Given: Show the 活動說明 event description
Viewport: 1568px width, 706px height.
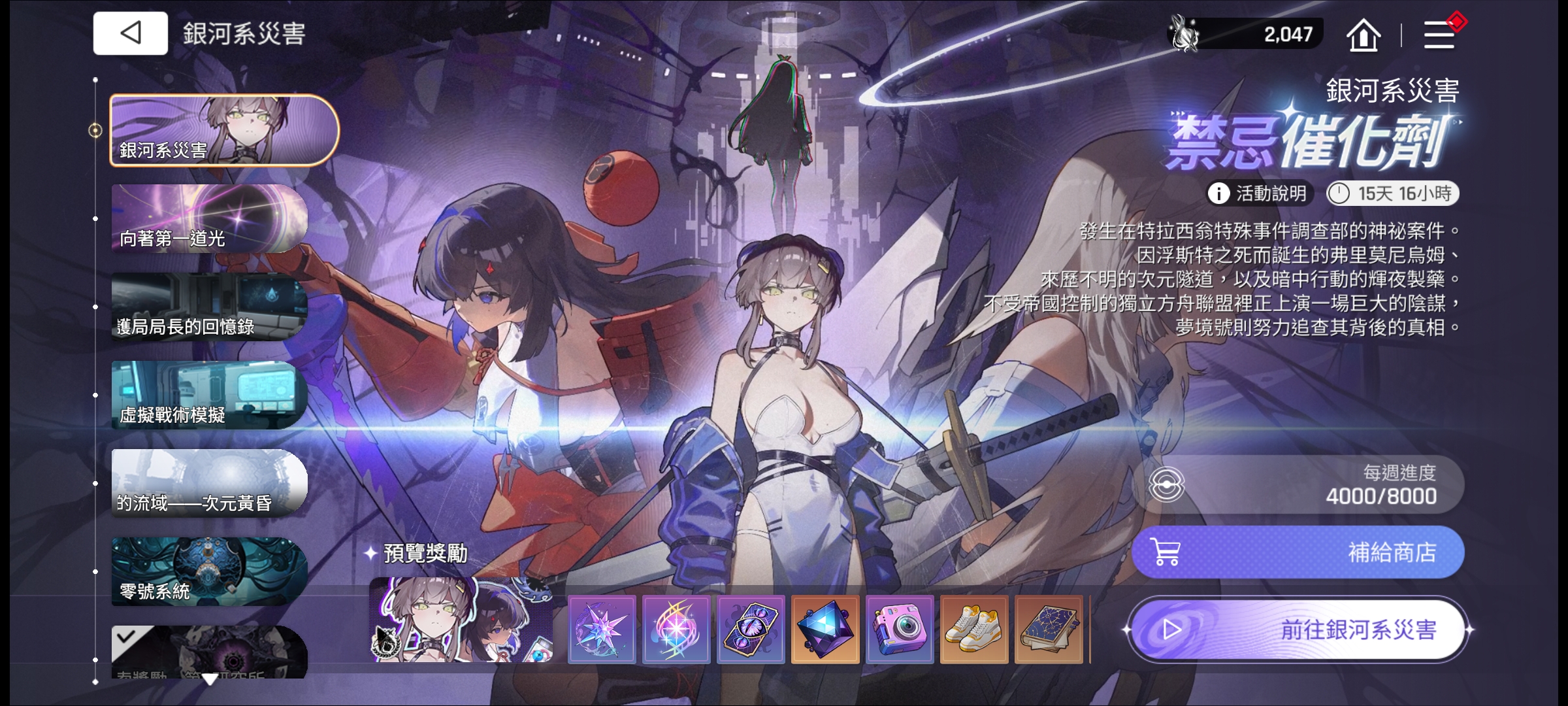Looking at the screenshot, I should tap(1258, 193).
